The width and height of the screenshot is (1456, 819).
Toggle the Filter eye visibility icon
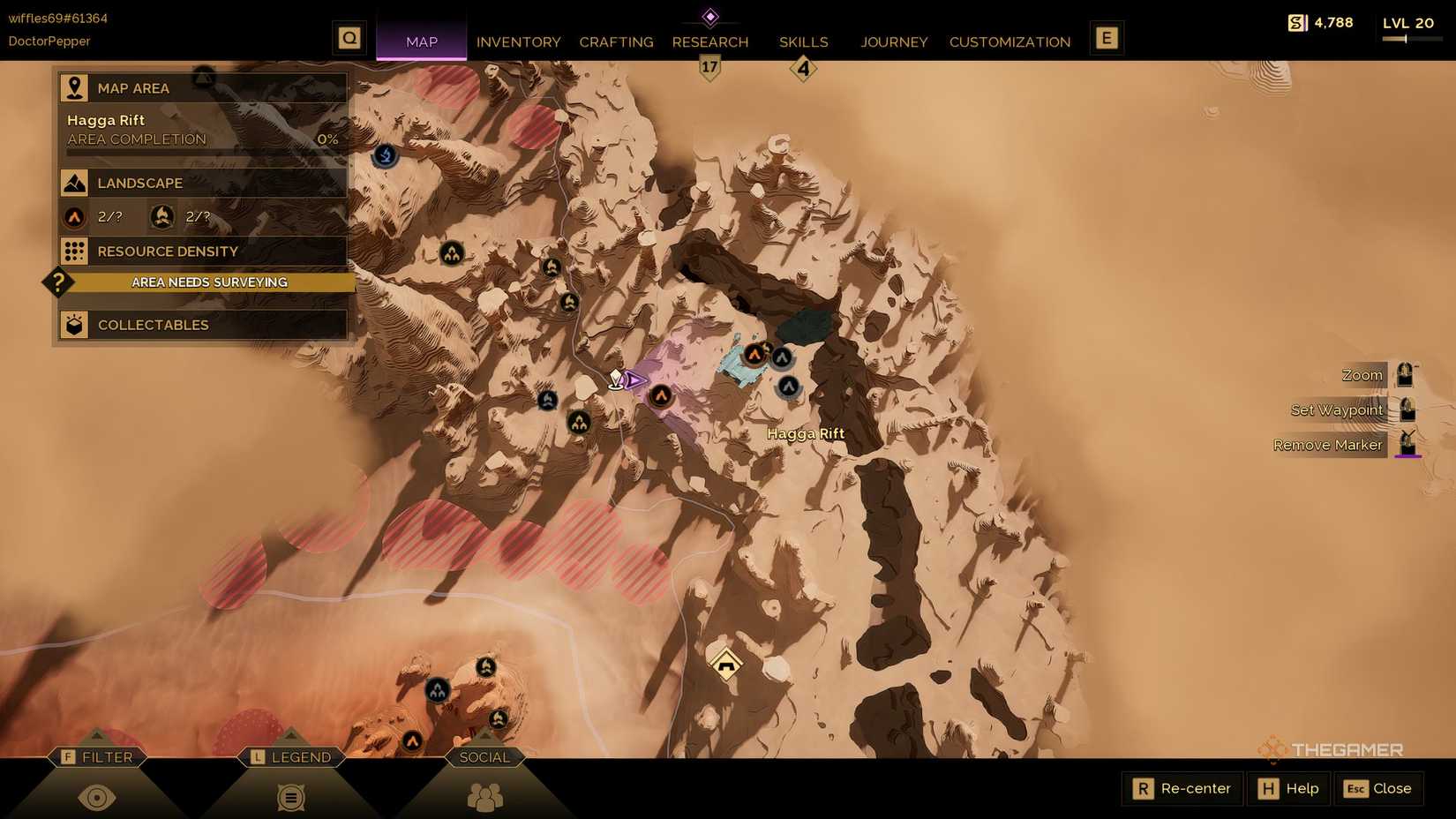tap(97, 797)
